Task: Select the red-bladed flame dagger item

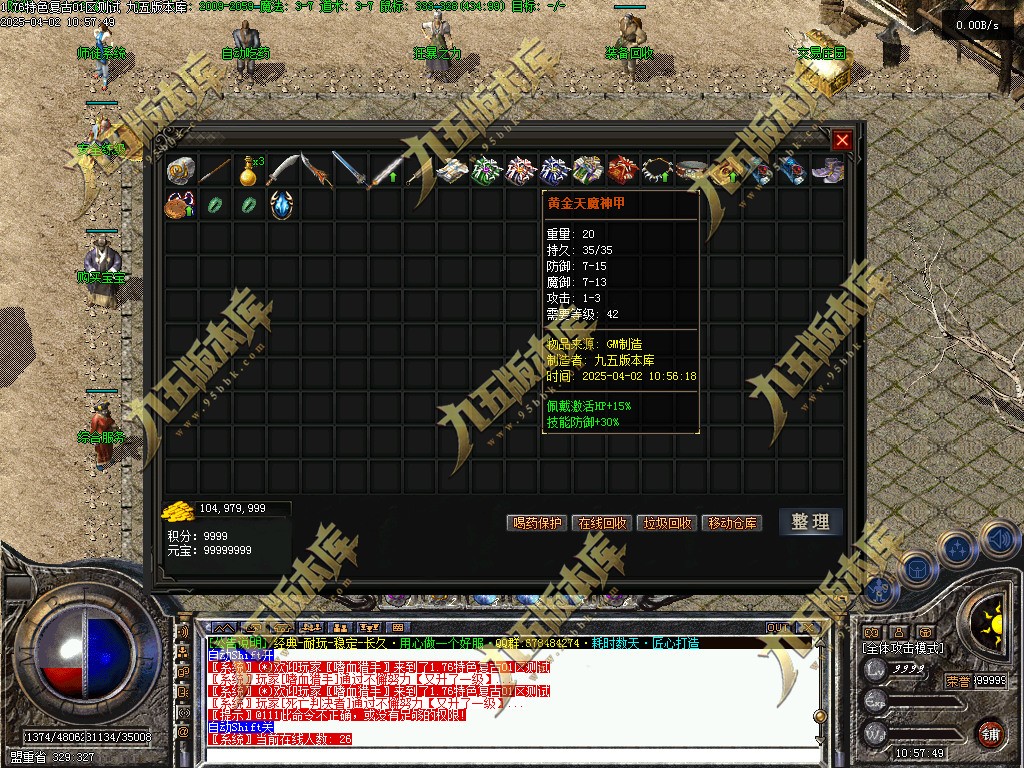Action: click(x=316, y=171)
